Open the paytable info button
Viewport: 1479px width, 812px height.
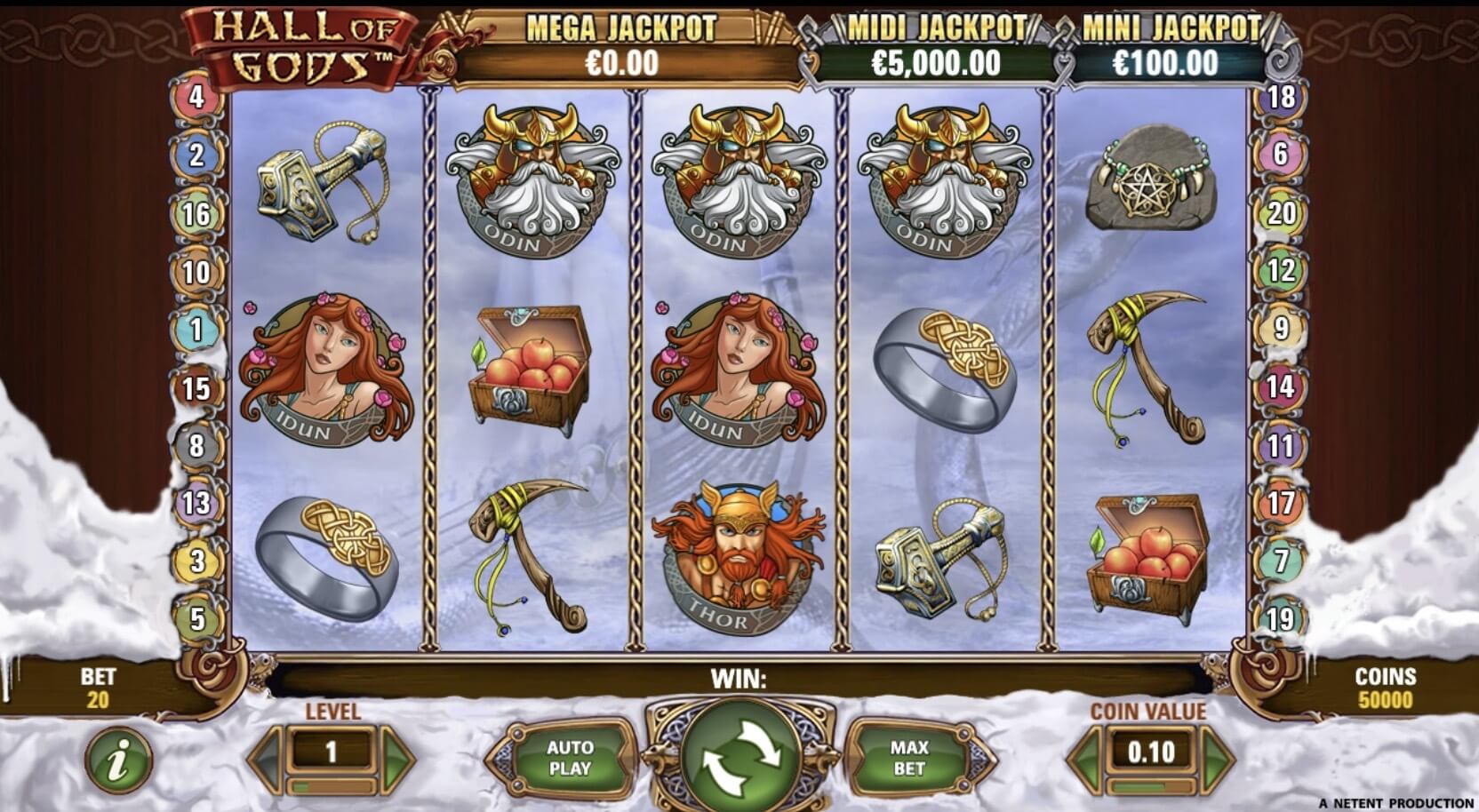[118, 760]
